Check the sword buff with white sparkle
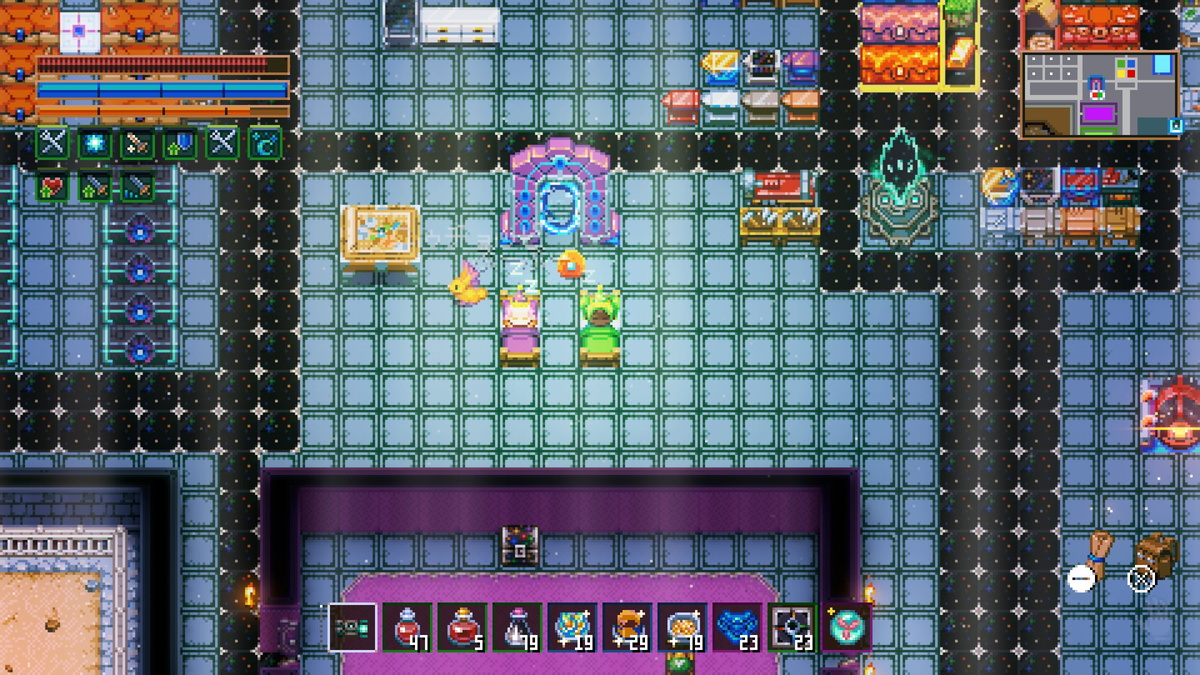The width and height of the screenshot is (1200, 675). (x=137, y=143)
